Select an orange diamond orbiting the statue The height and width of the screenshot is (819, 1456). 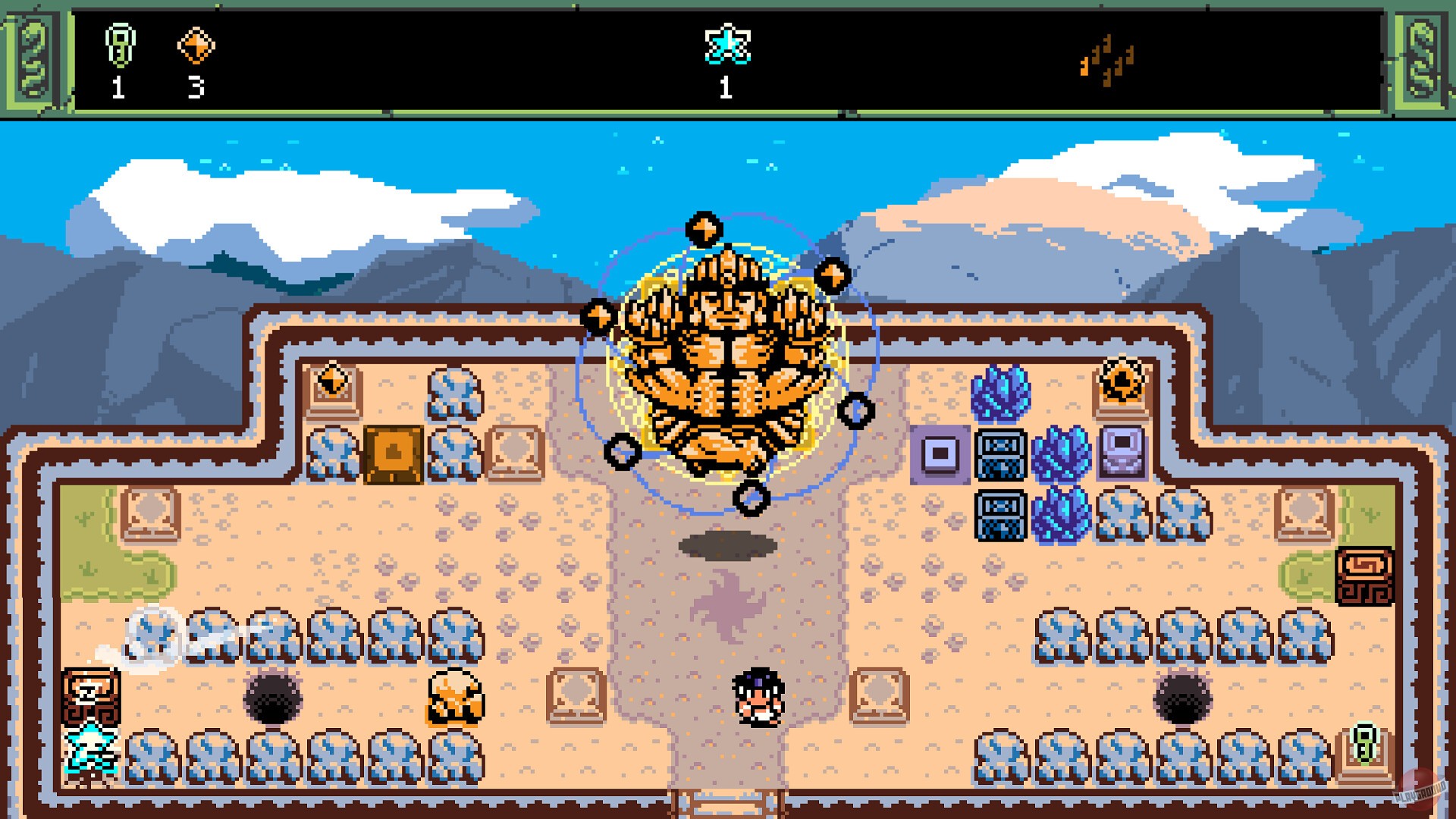coord(703,227)
